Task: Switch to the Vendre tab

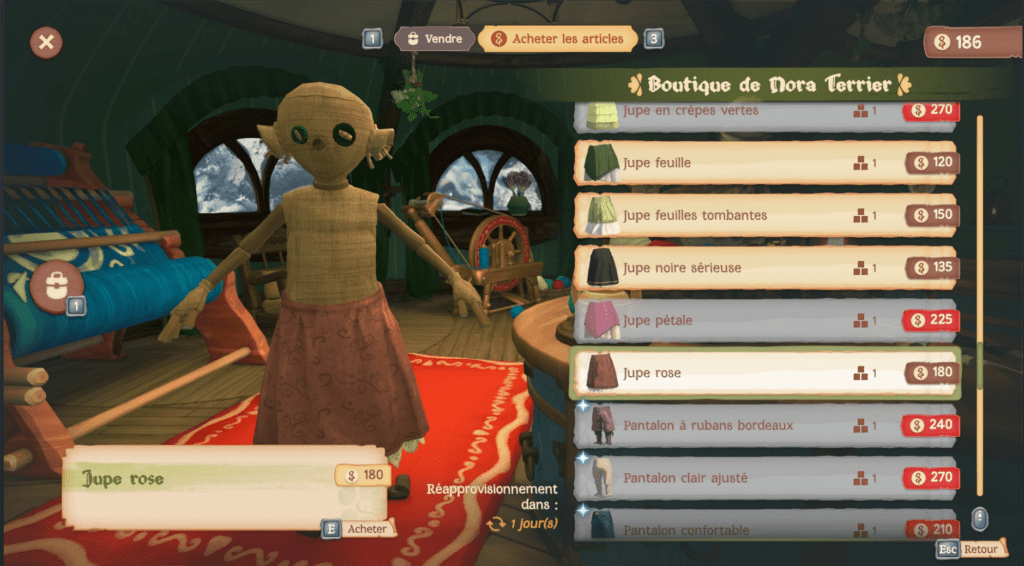Action: (x=434, y=39)
